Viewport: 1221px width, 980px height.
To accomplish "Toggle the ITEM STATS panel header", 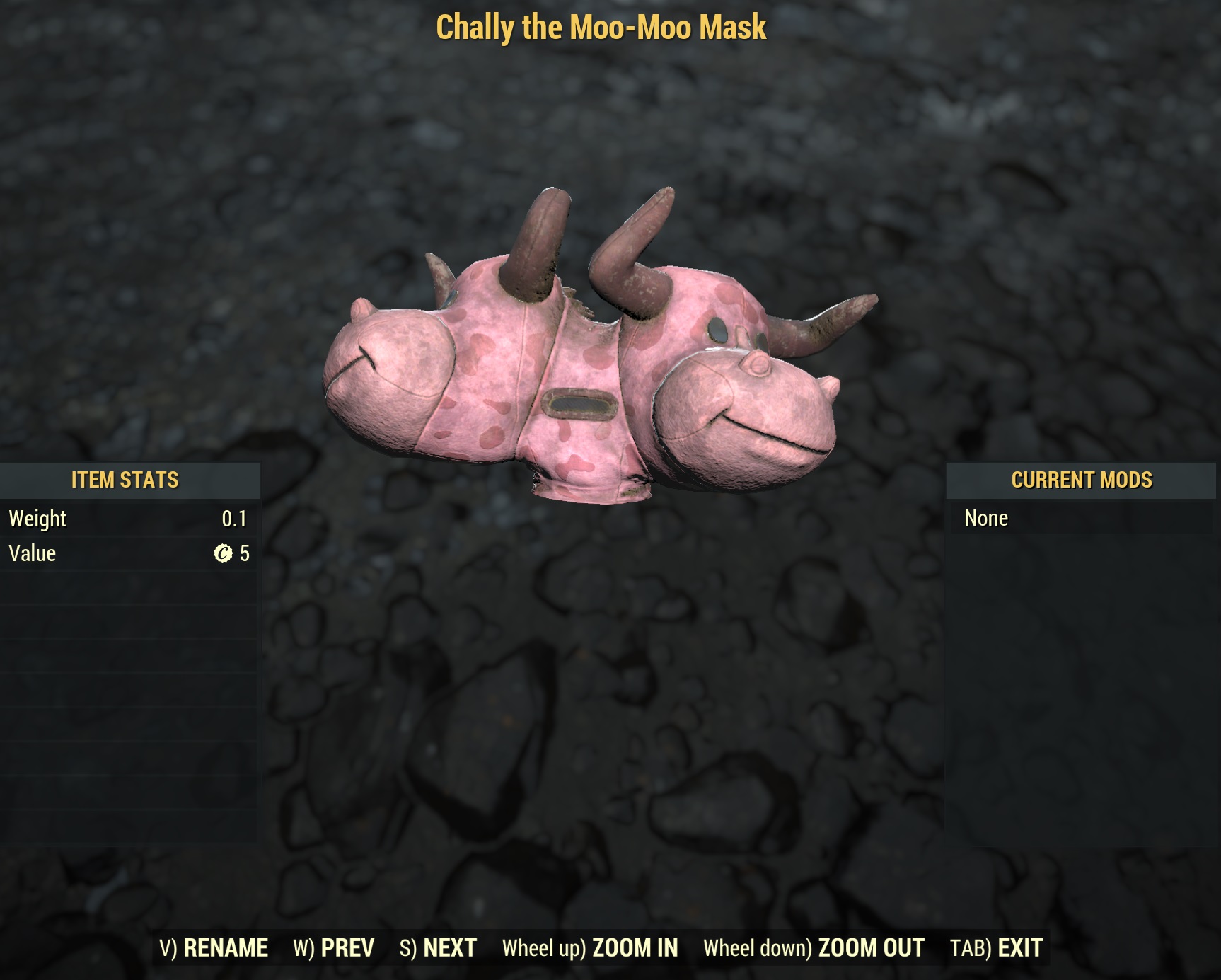I will point(125,479).
